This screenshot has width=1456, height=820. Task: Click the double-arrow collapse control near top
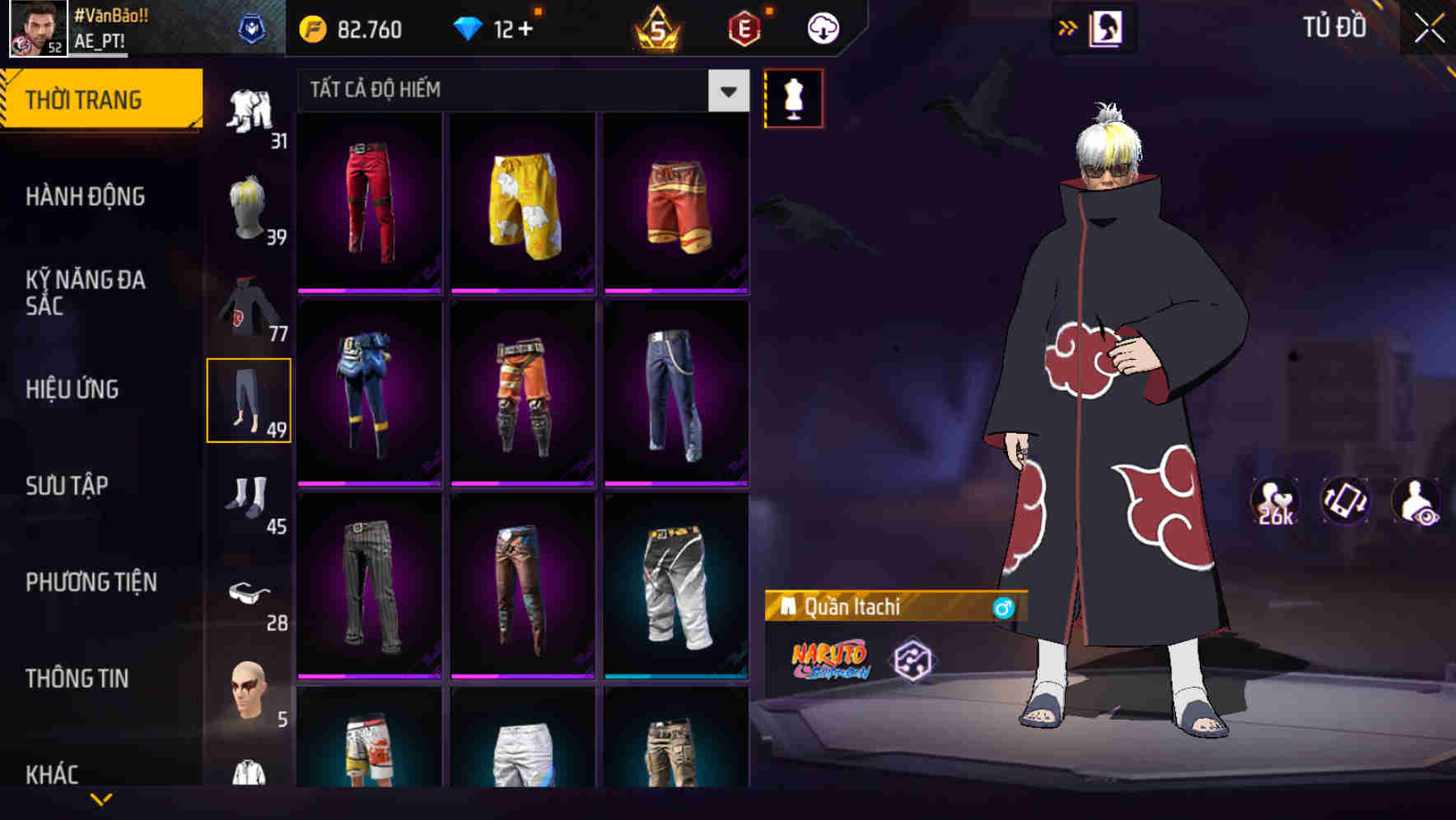1068,27
